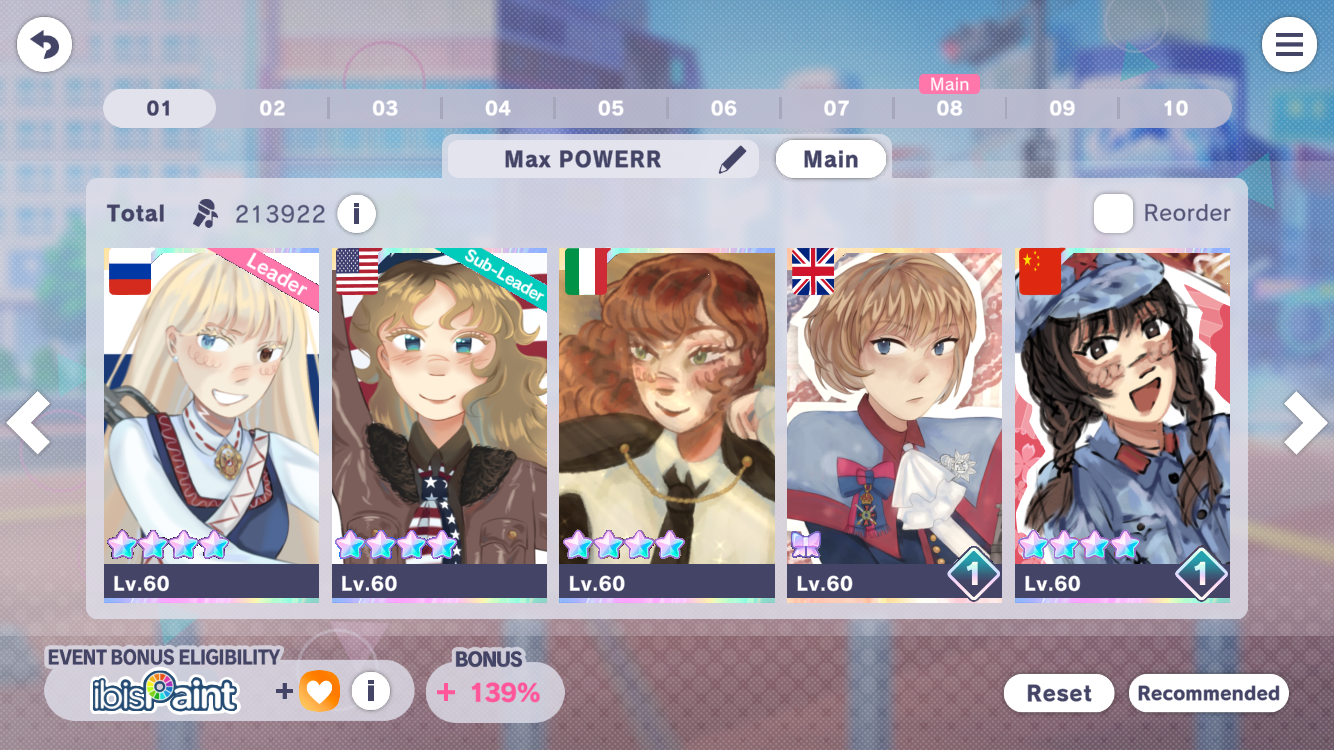This screenshot has height=750, width=1334.
Task: Show event bonus eligibility info
Action: (x=371, y=690)
